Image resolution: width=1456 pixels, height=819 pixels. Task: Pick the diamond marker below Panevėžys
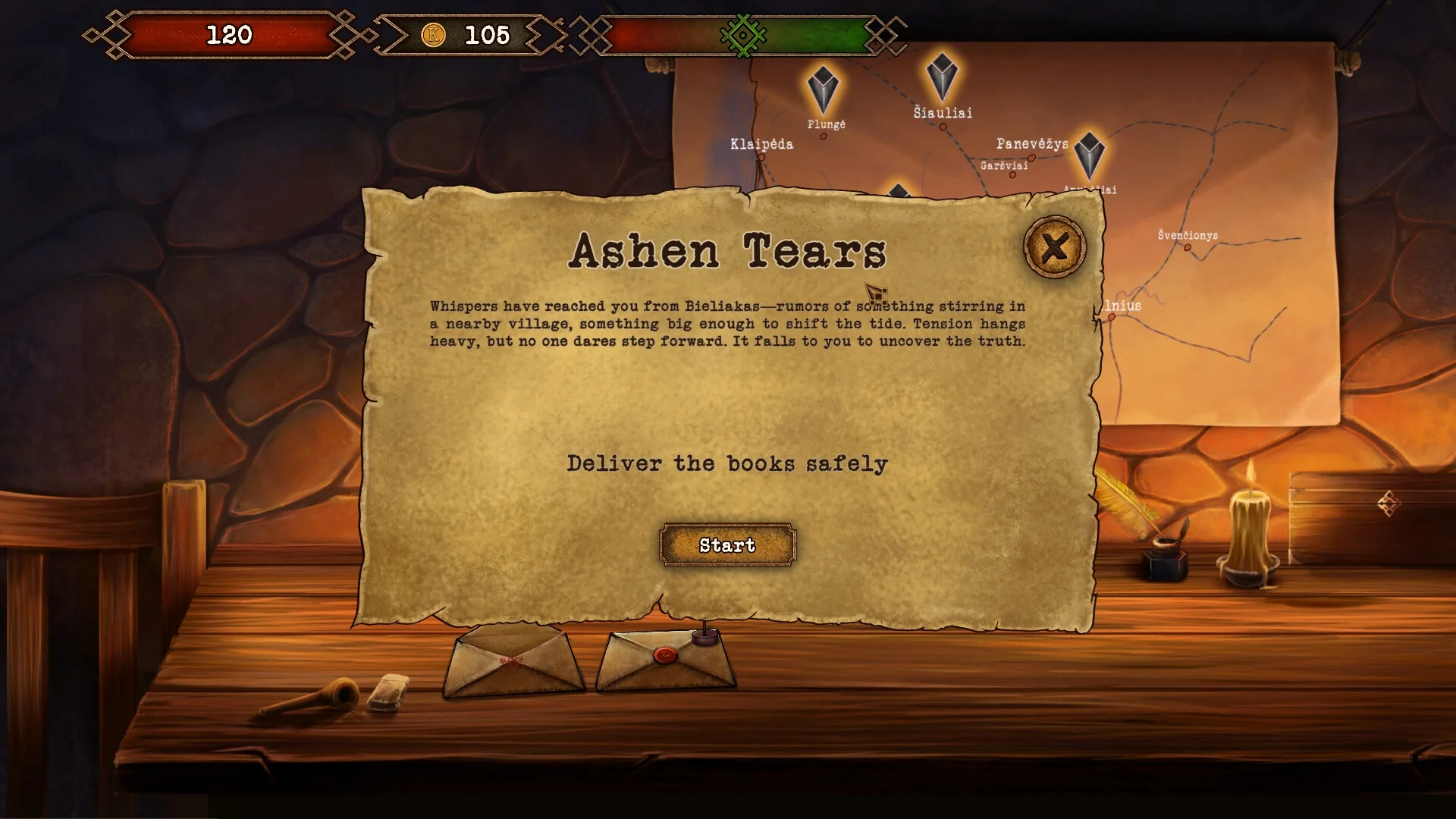pos(1090,155)
